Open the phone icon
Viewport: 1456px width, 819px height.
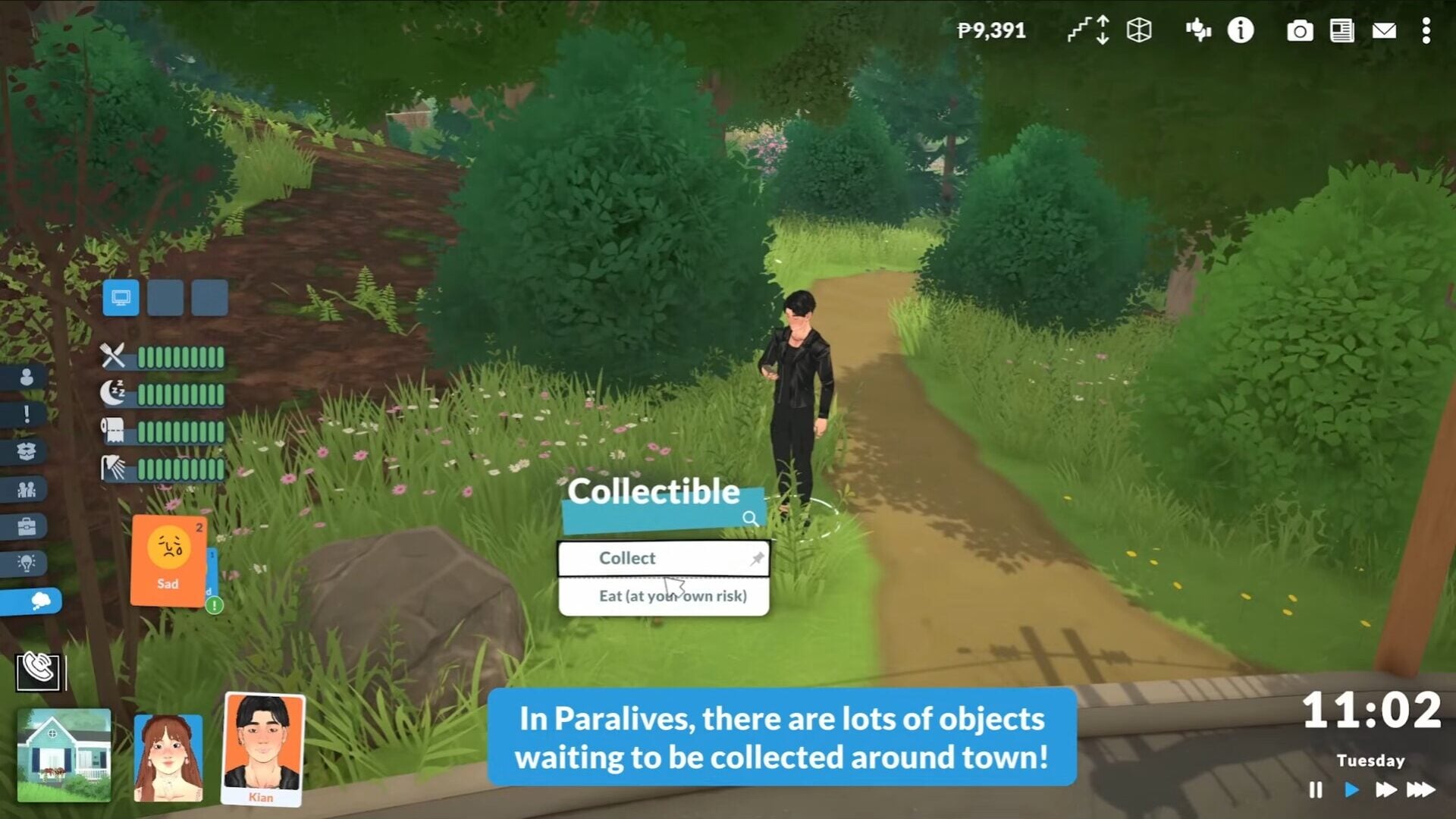pos(39,670)
